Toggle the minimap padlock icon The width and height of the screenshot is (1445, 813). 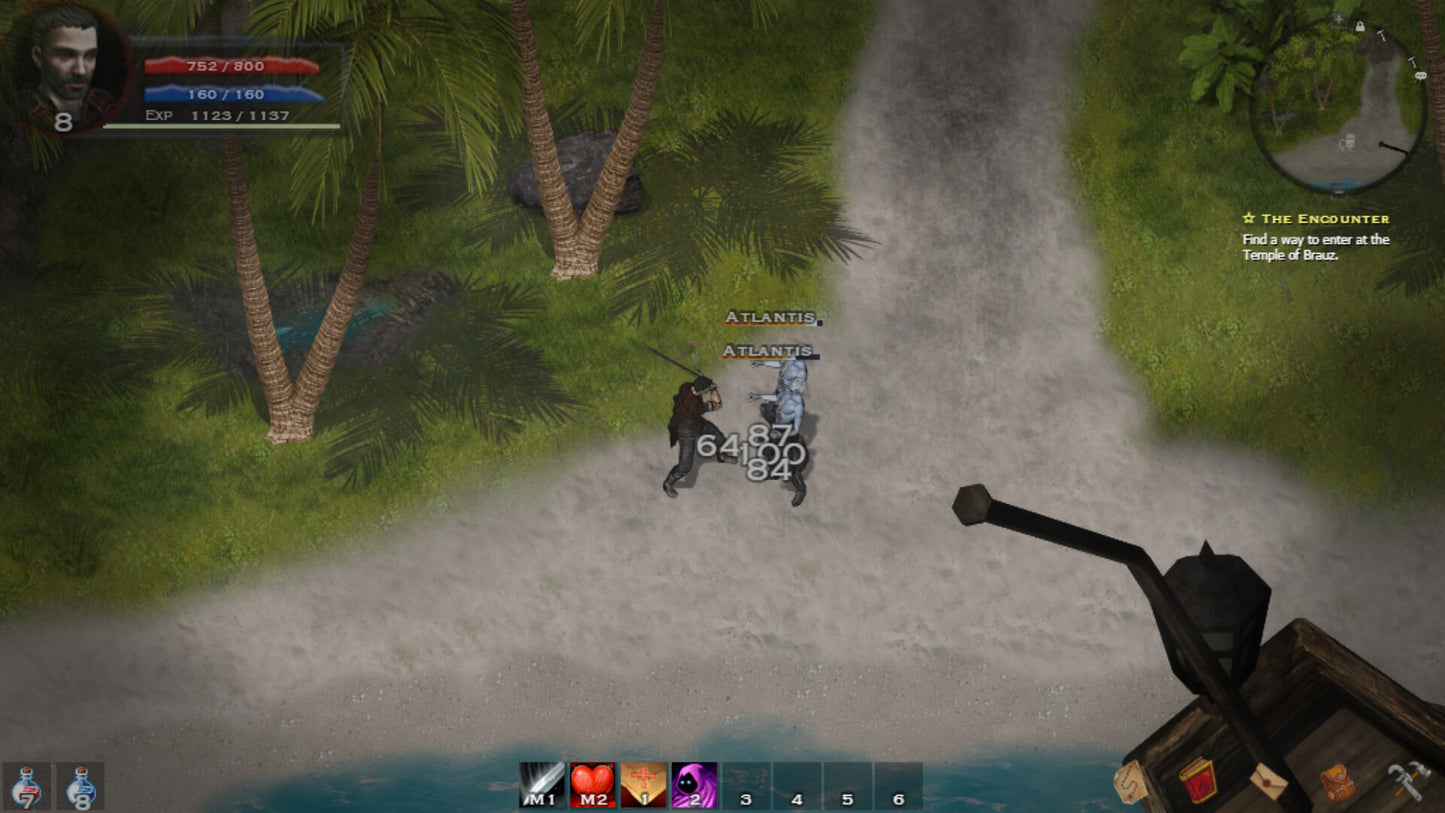pyautogui.click(x=1360, y=27)
